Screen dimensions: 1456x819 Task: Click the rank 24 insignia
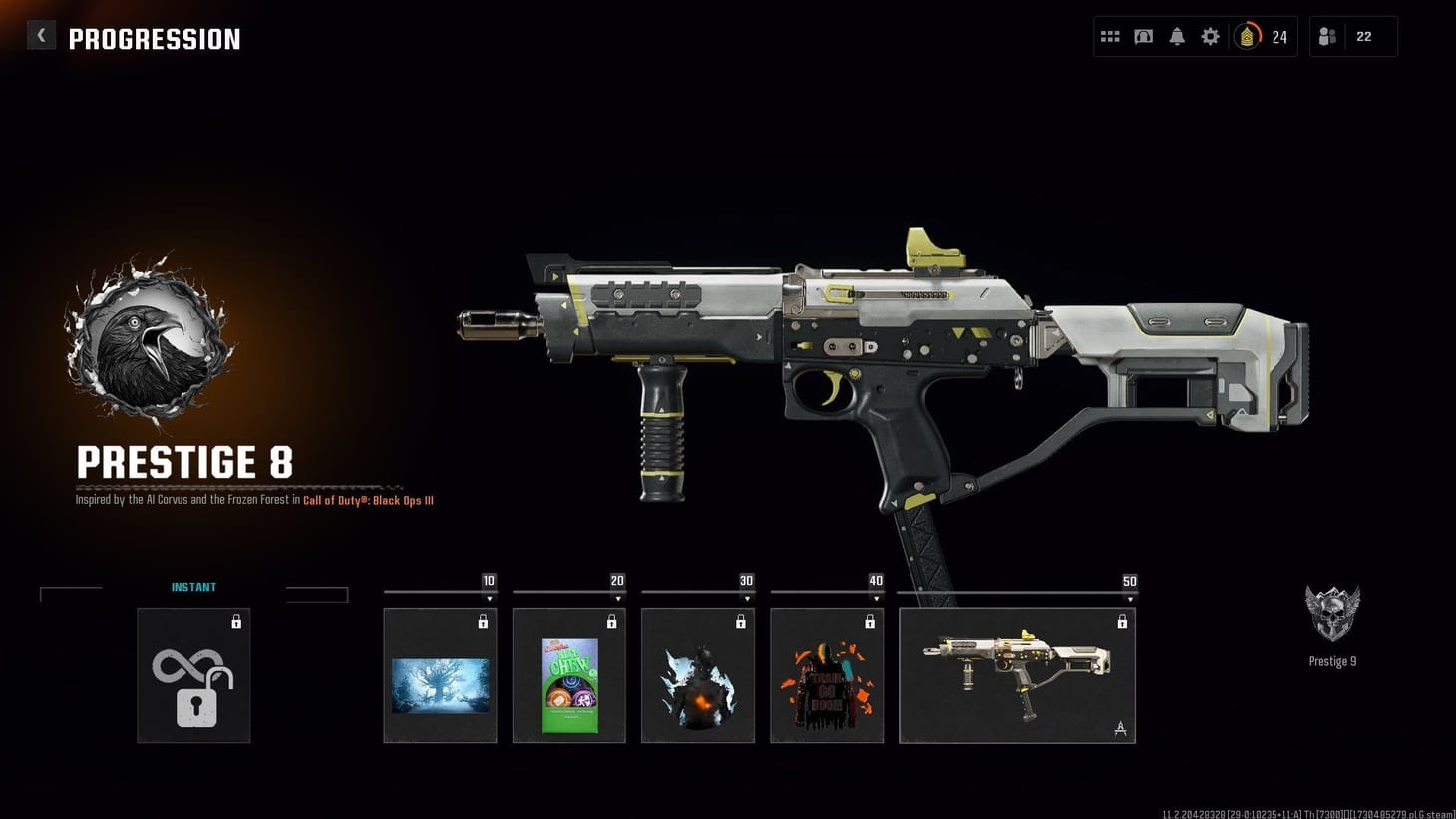click(1262, 37)
